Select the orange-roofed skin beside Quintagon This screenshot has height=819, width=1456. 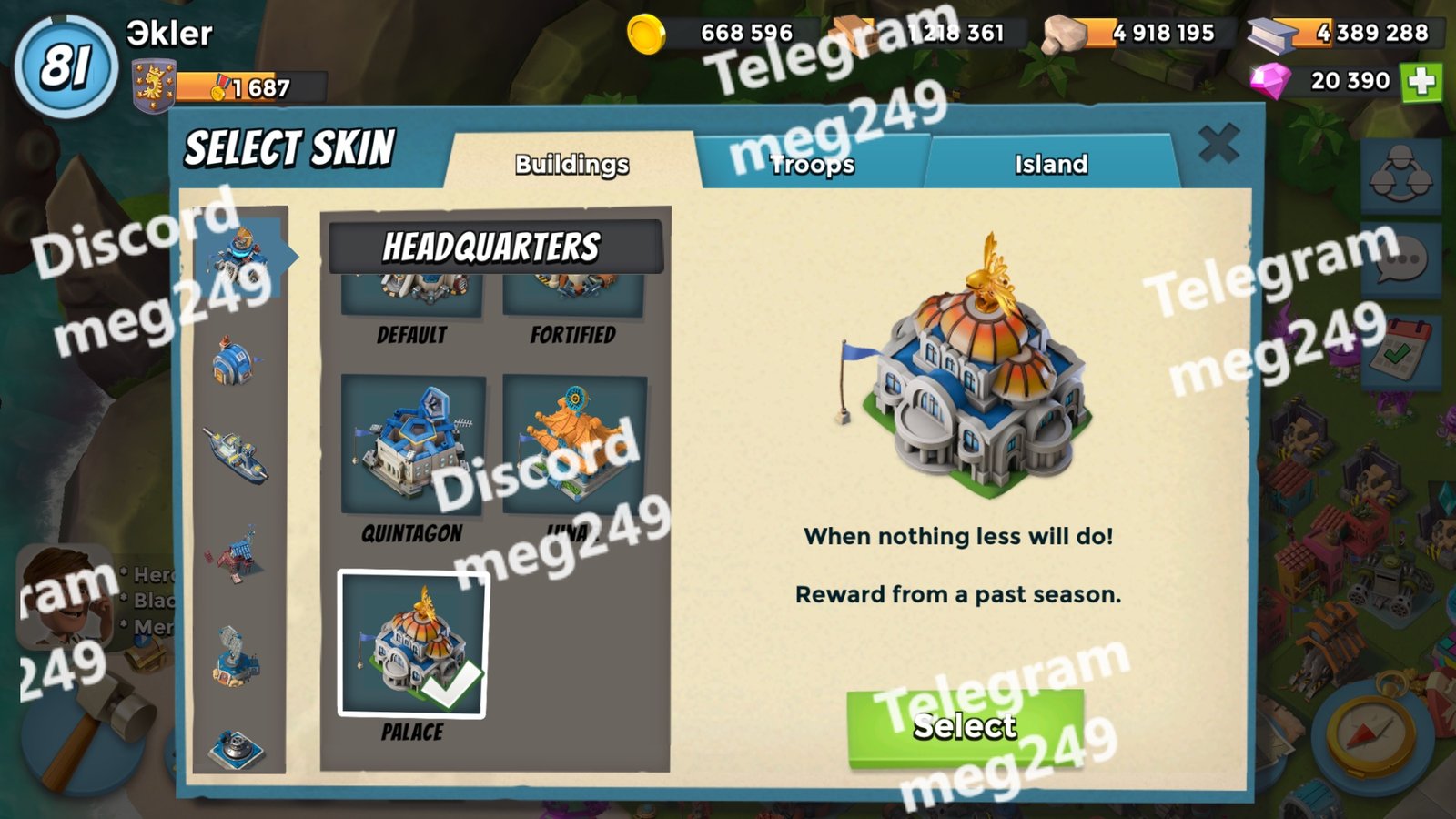pos(574,446)
